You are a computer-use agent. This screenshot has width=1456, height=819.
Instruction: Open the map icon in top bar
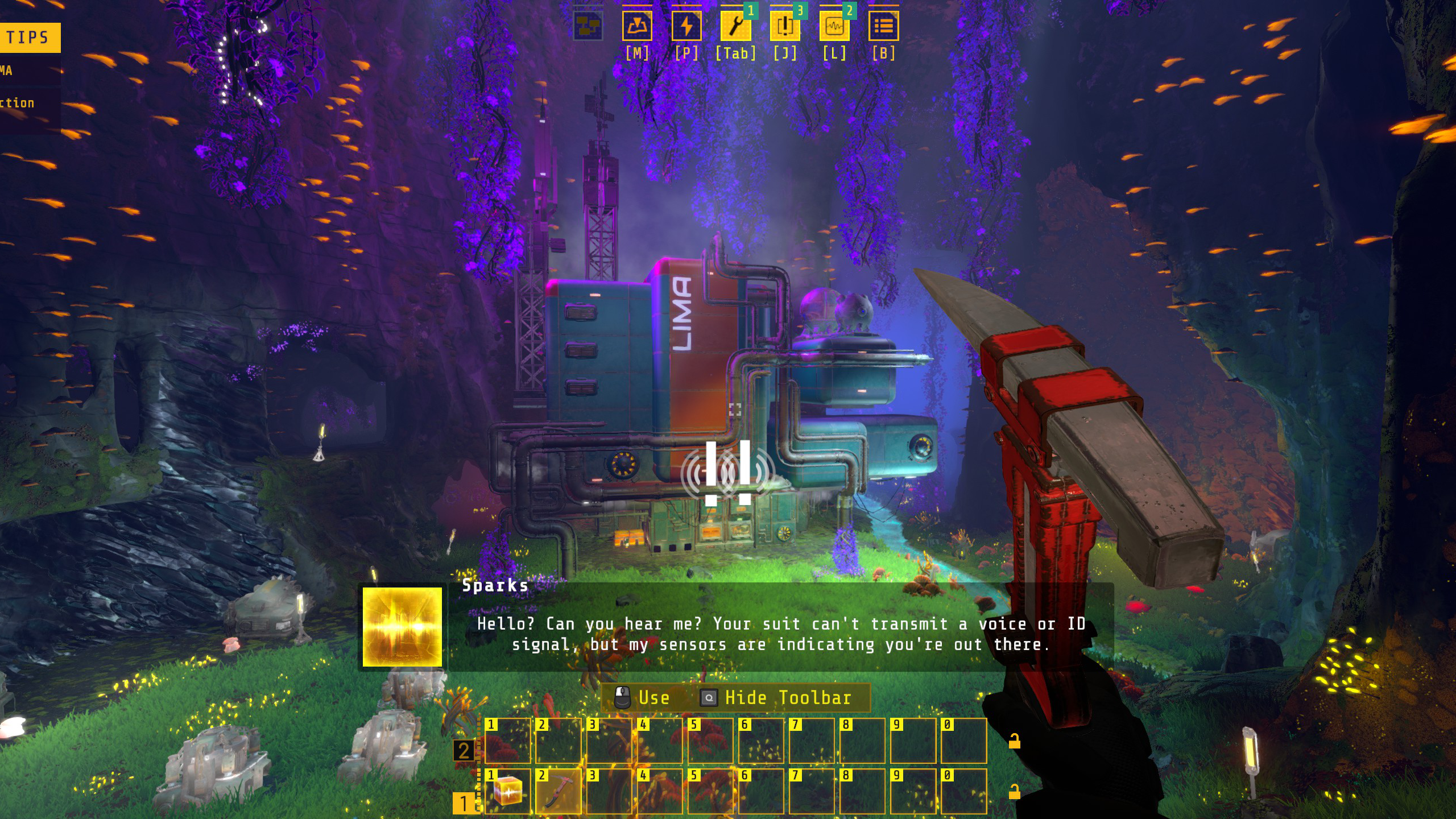coord(637,26)
